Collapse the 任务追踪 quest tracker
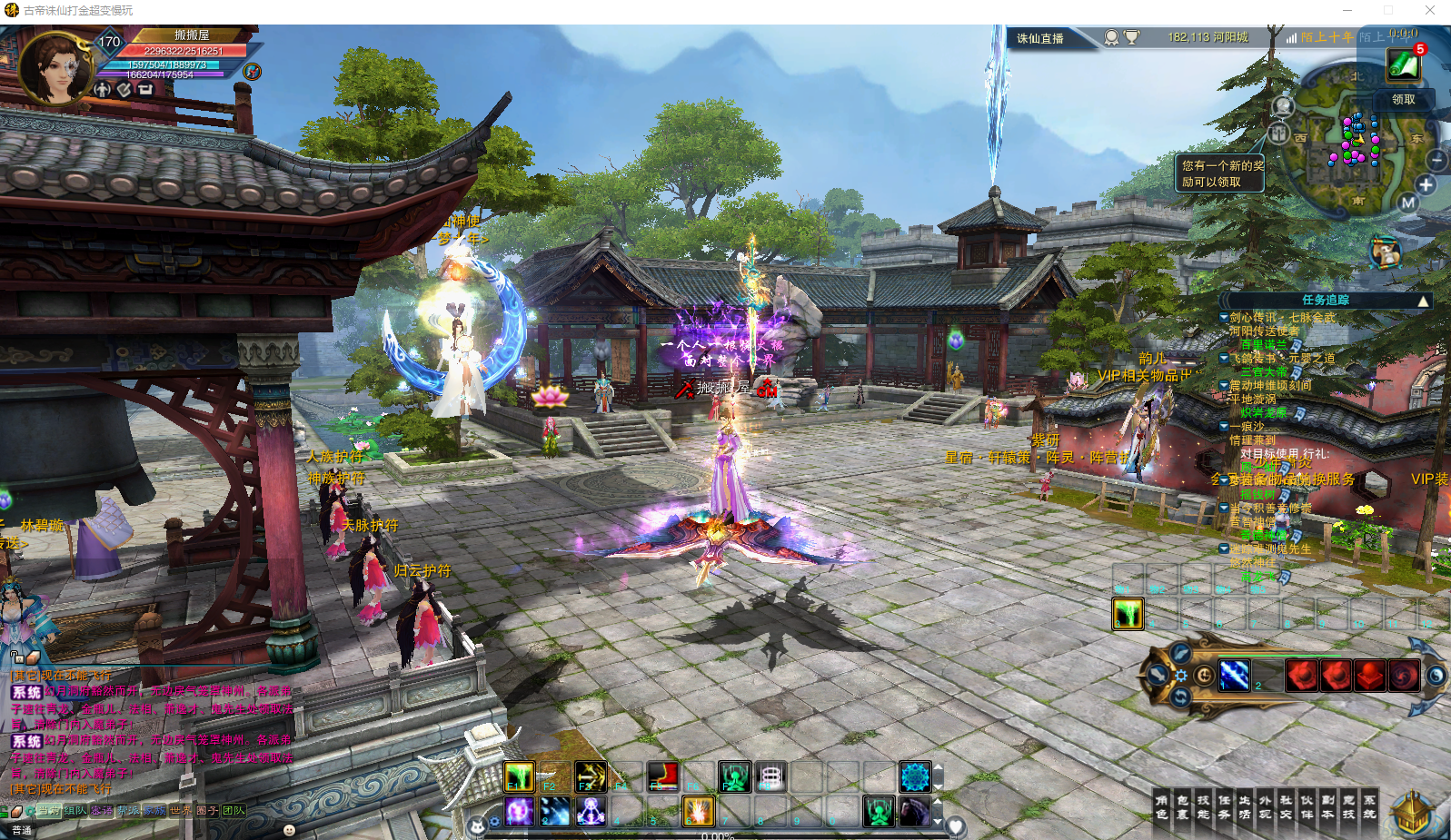This screenshot has width=1451, height=840. (1423, 301)
